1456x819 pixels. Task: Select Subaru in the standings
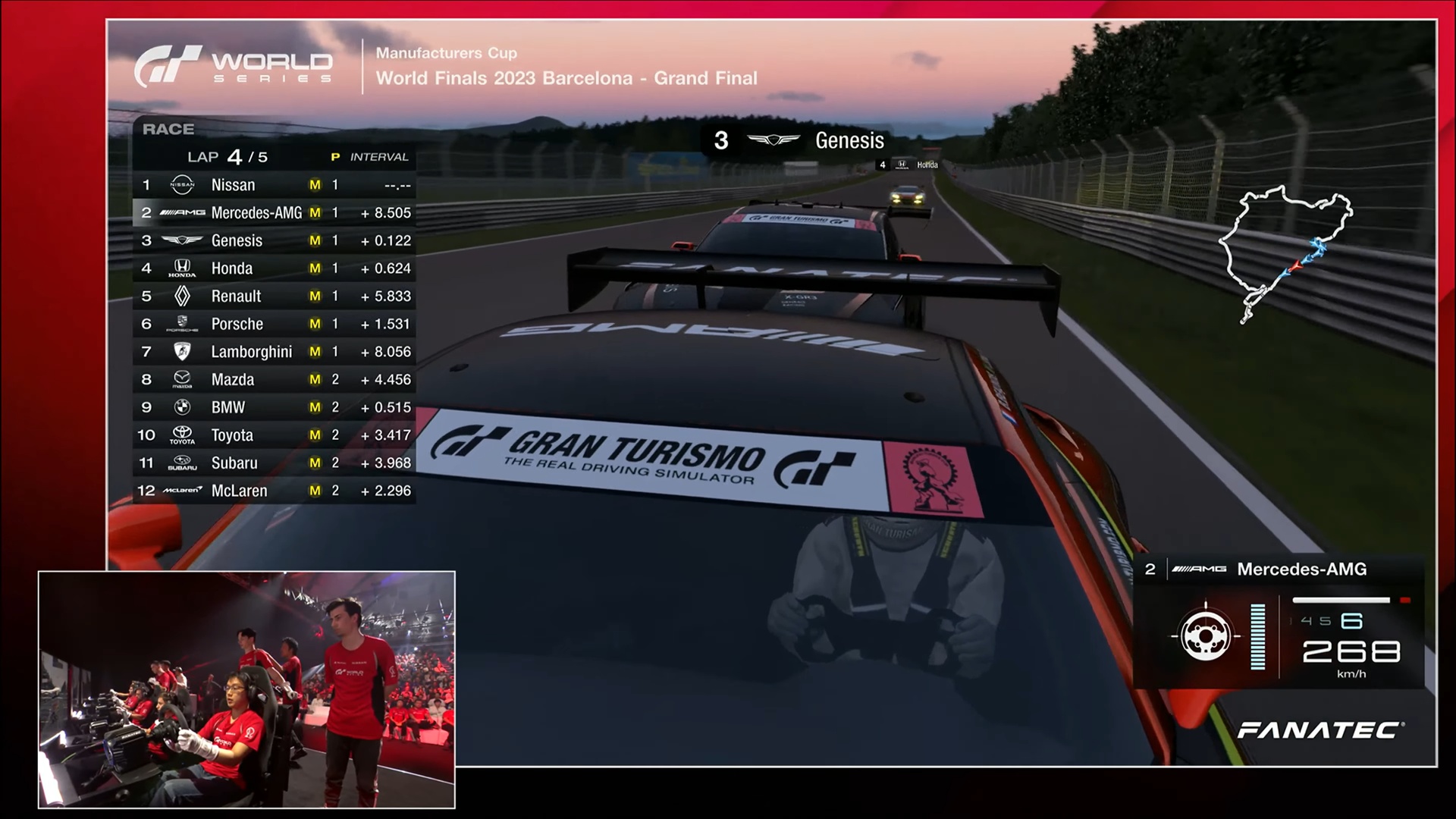274,463
